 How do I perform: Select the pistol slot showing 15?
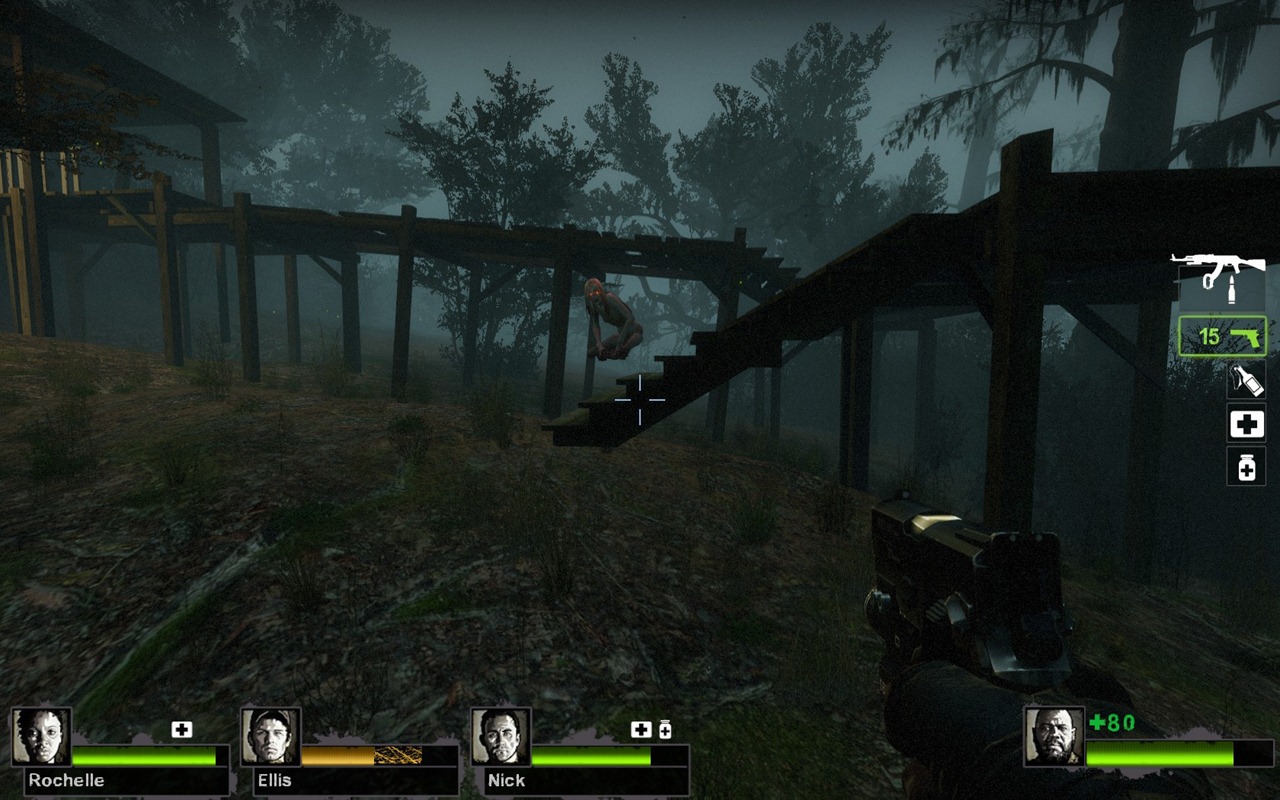1222,336
